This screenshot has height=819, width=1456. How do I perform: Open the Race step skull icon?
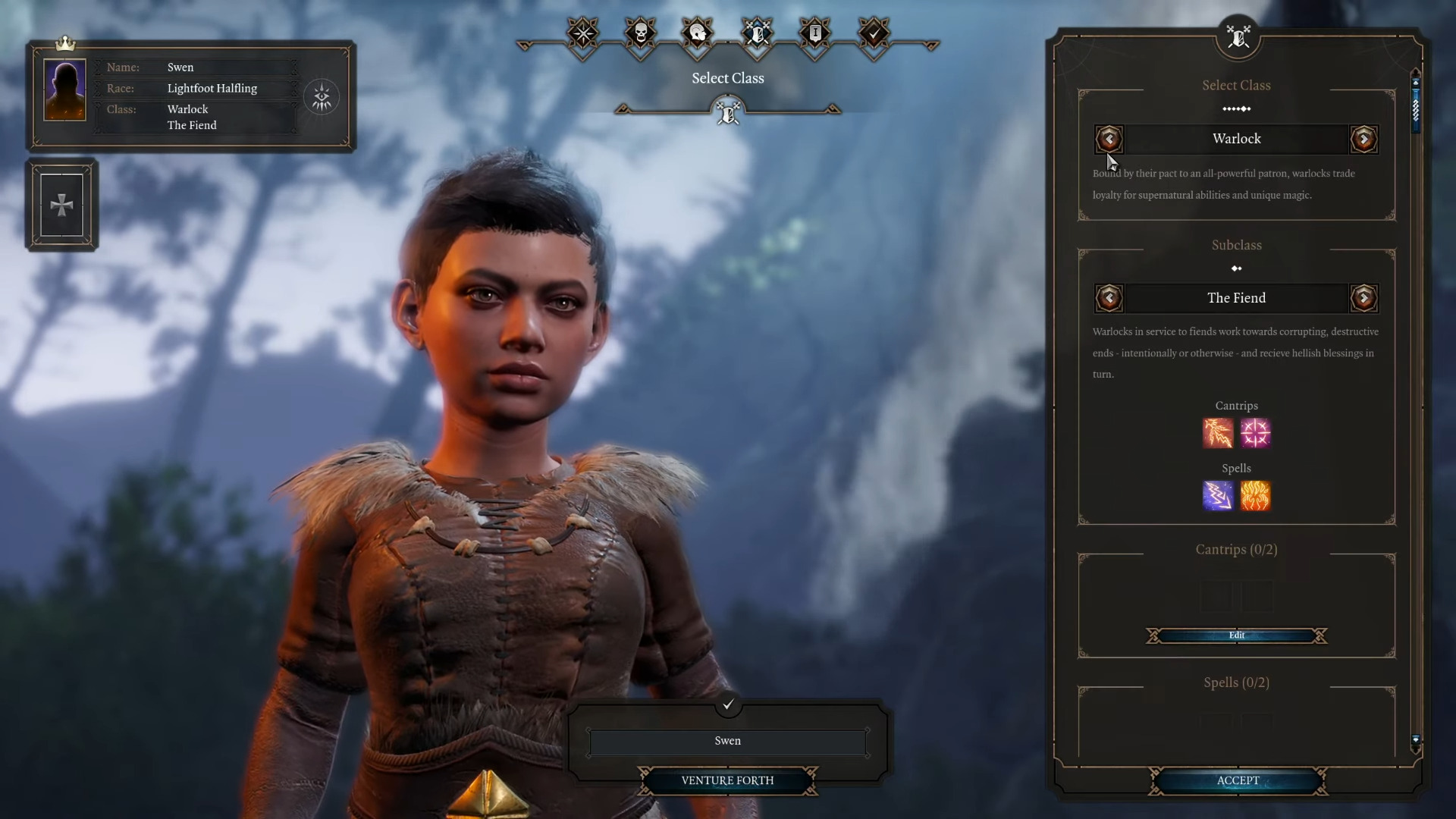(x=641, y=33)
